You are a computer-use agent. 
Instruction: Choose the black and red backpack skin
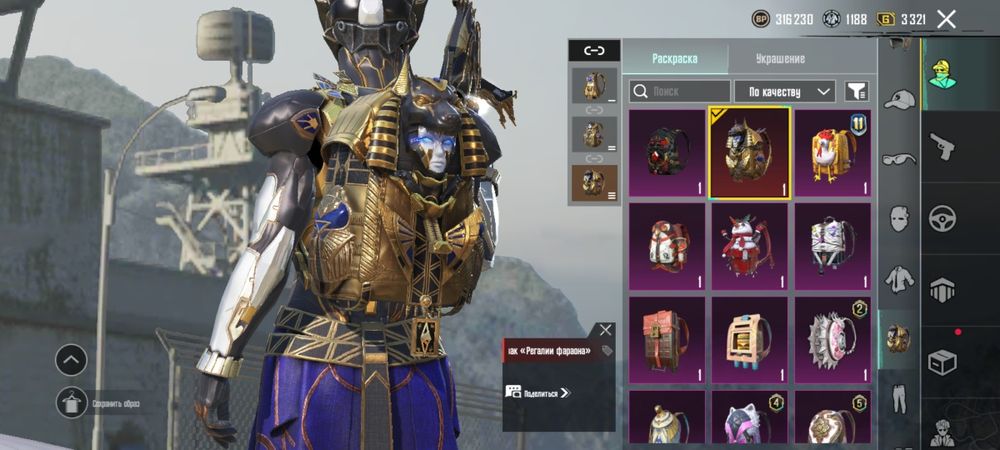tap(667, 152)
